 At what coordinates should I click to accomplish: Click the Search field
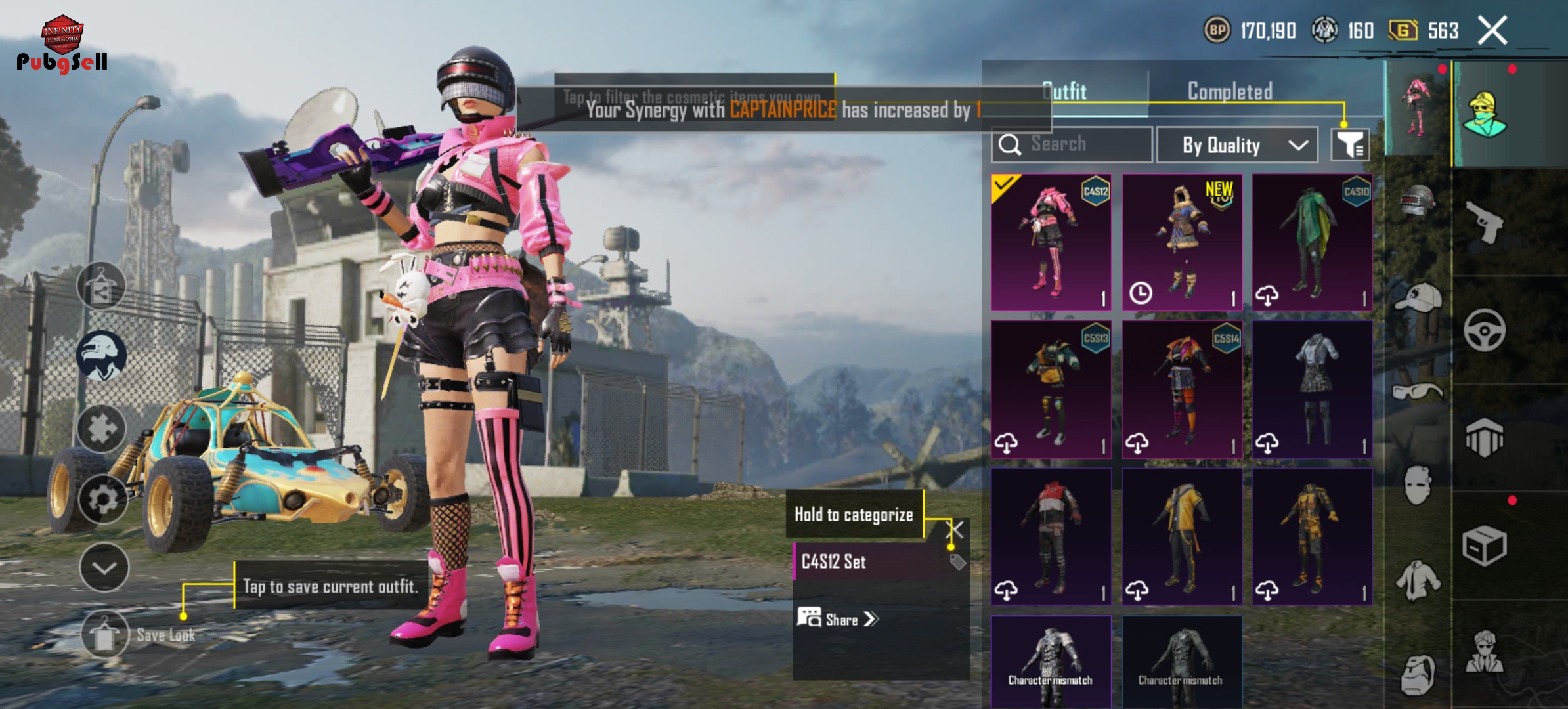point(1072,144)
